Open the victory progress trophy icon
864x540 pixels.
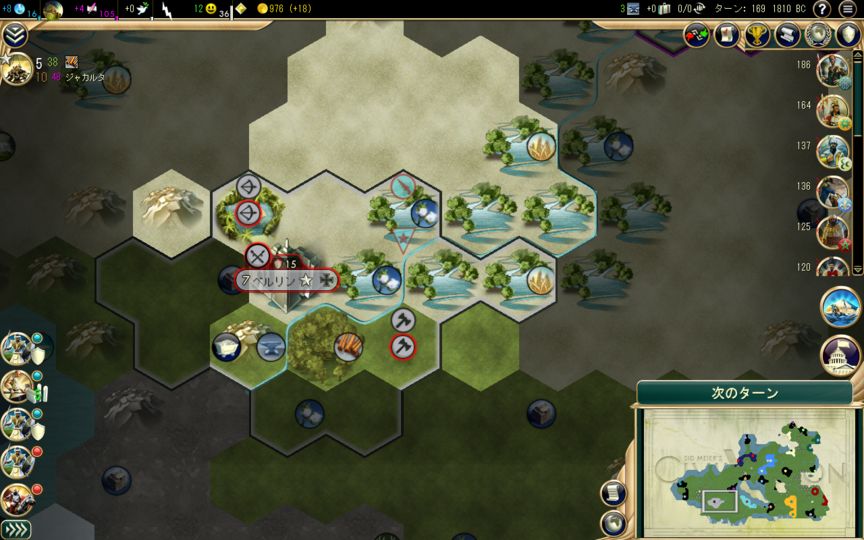pyautogui.click(x=759, y=36)
